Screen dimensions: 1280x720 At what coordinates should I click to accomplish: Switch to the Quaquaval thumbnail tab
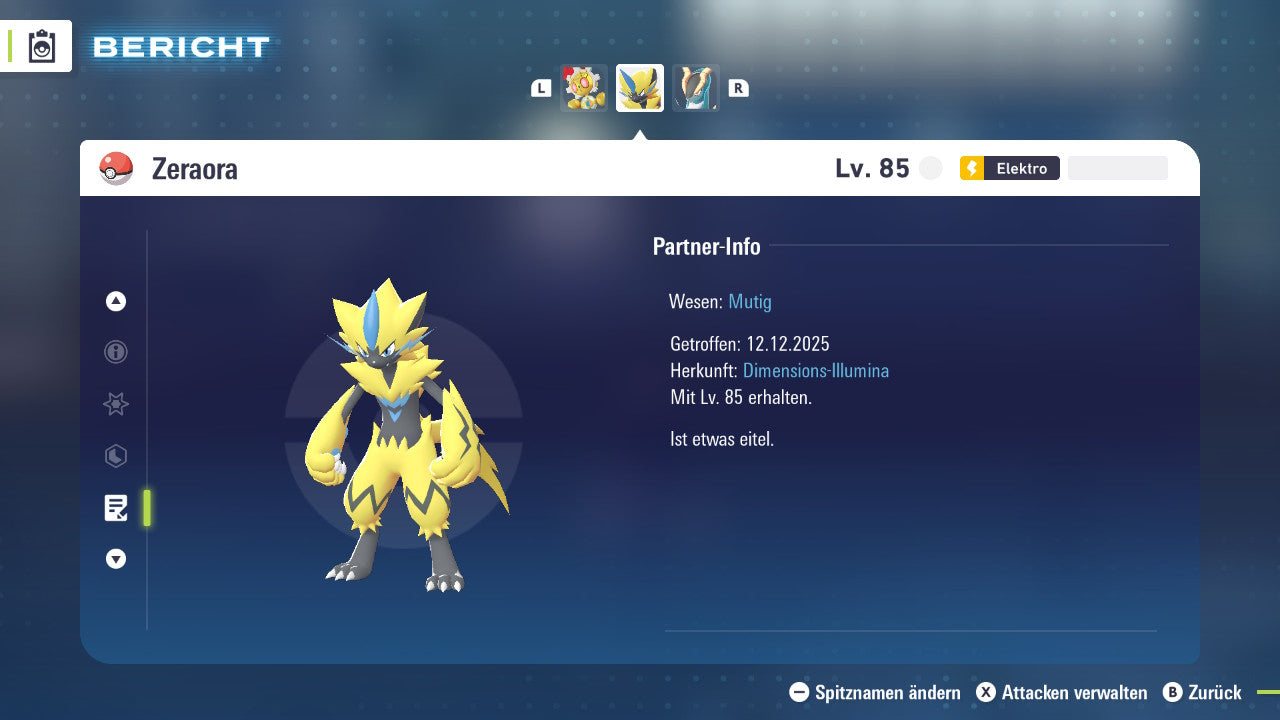695,87
